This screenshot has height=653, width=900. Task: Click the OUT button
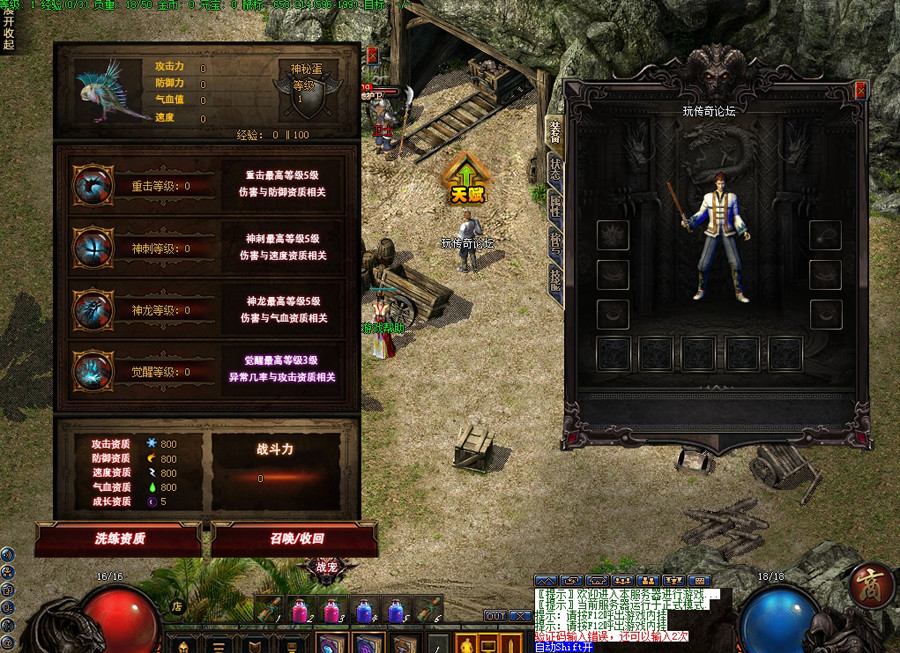(x=495, y=616)
